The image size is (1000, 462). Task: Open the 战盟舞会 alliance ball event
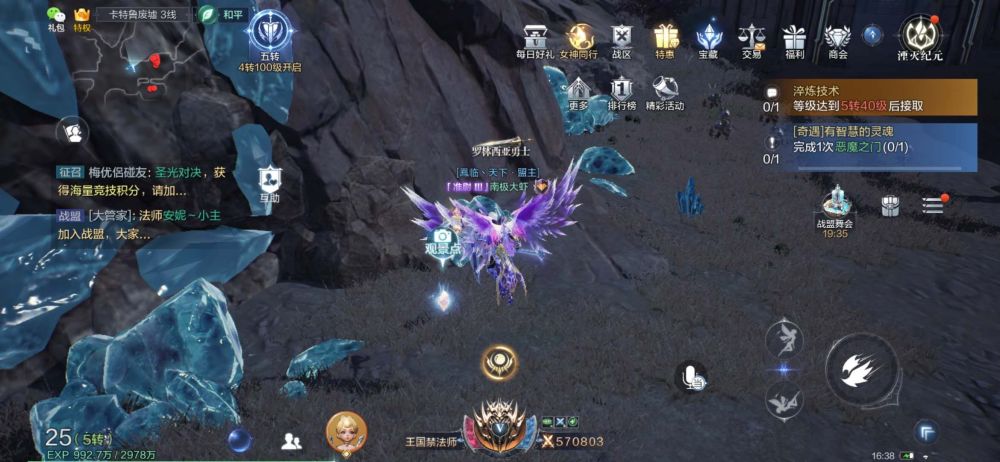click(835, 207)
